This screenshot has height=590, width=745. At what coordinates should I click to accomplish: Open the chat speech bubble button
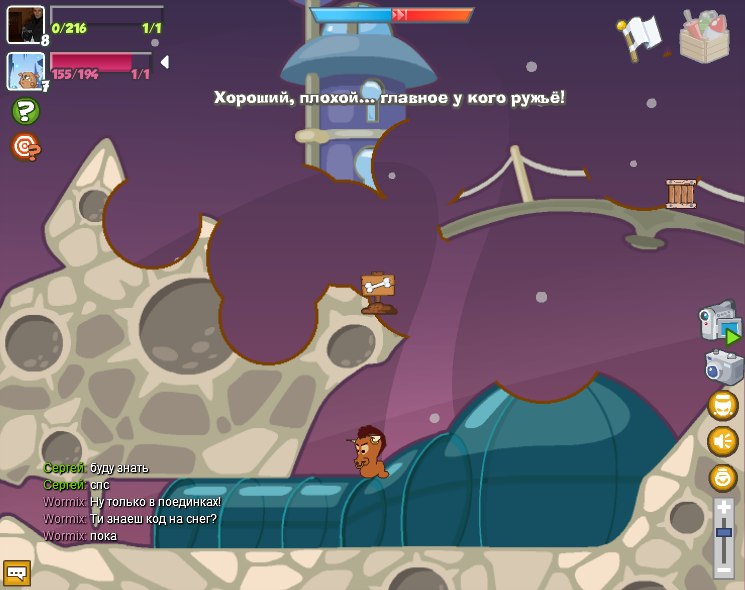point(17,573)
